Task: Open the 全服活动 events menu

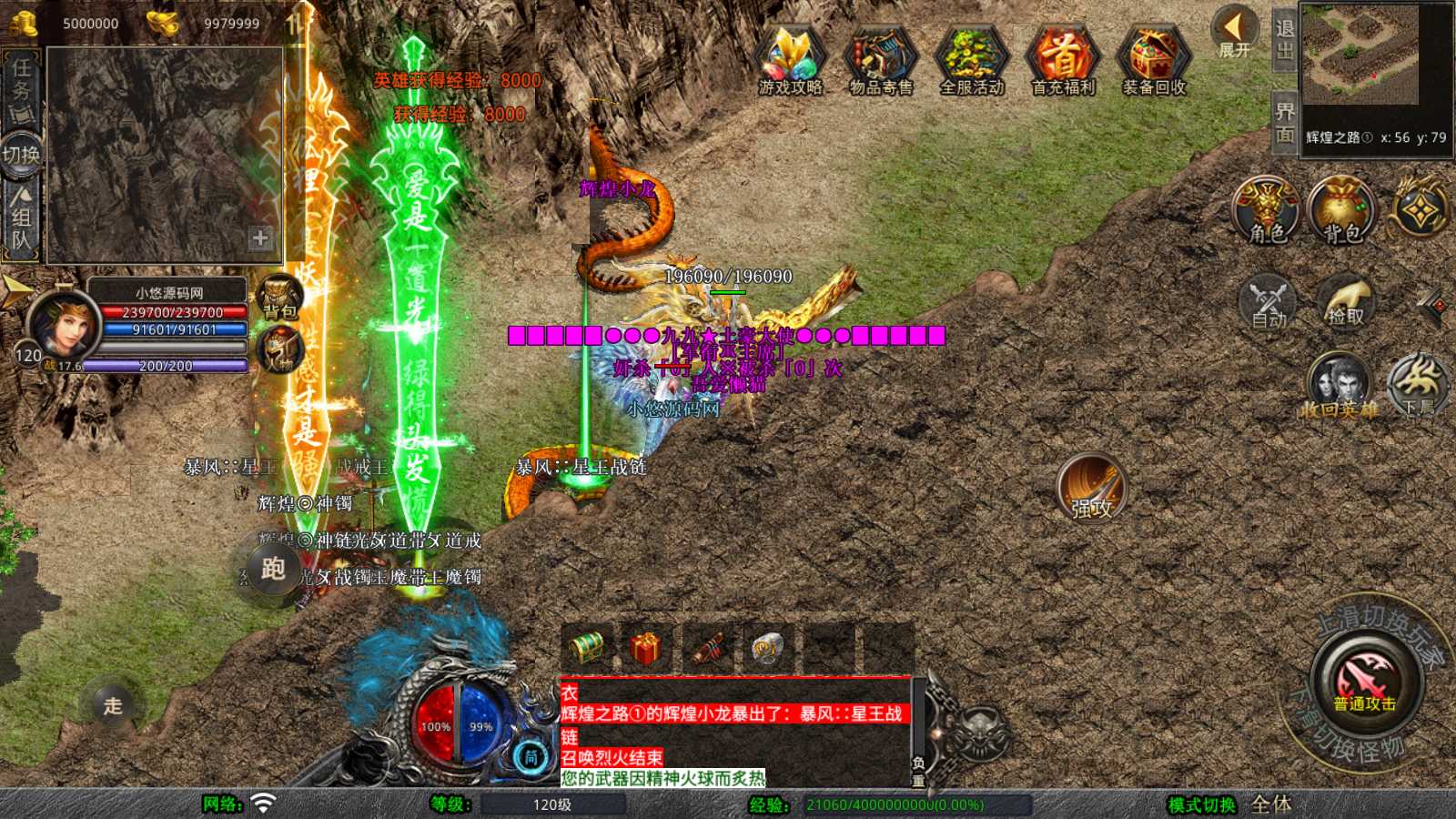Action: (x=971, y=60)
